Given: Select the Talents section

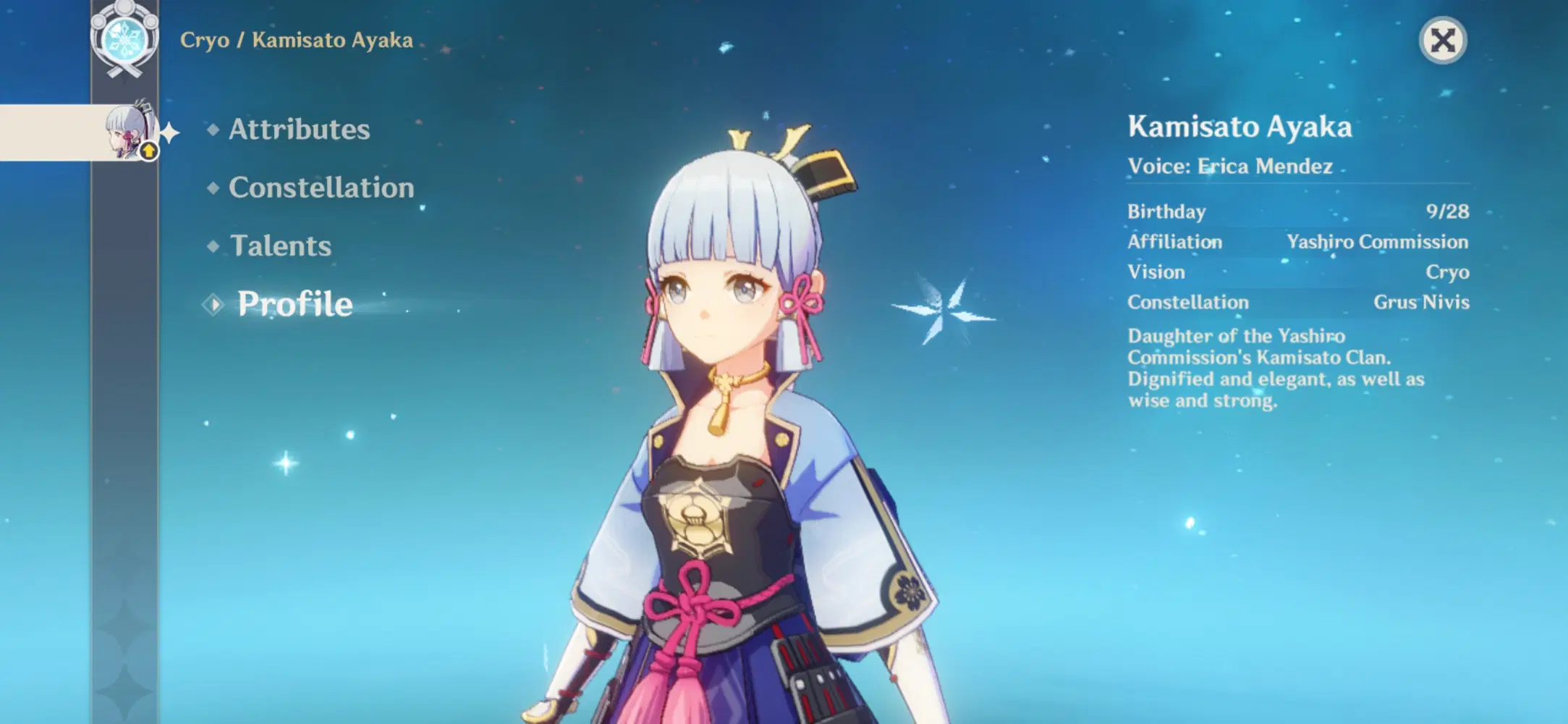Looking at the screenshot, I should pos(279,245).
